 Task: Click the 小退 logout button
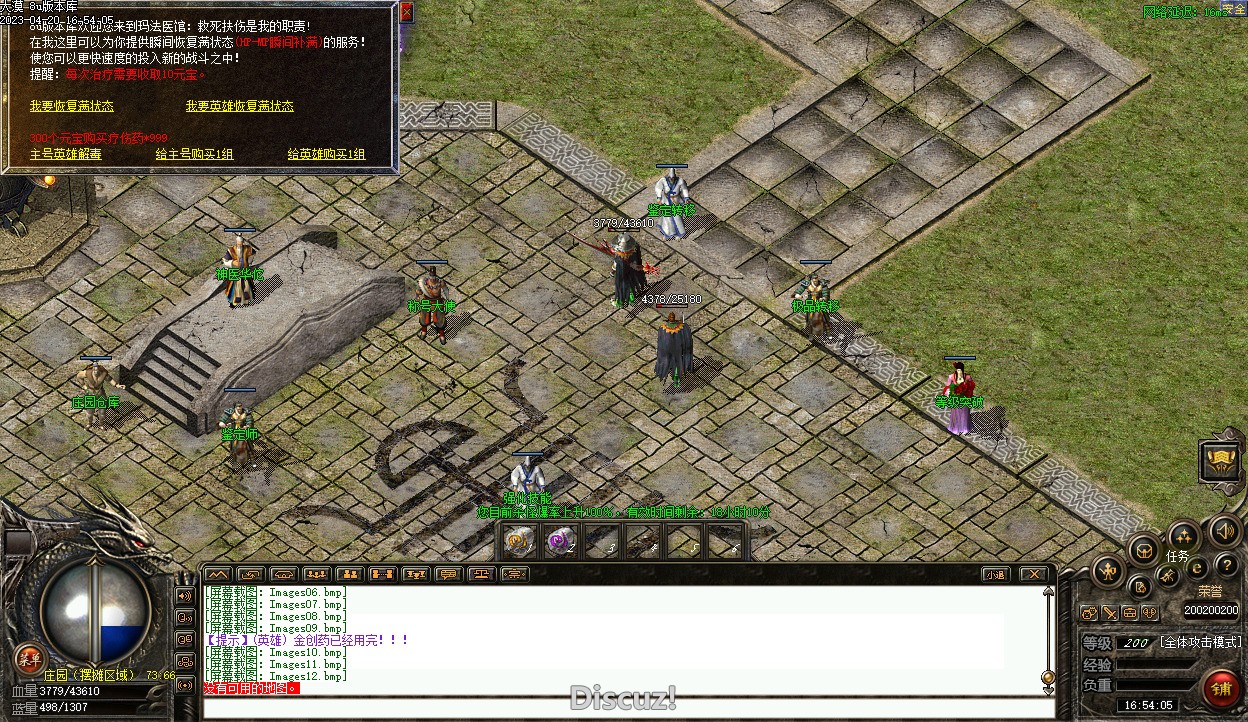point(994,574)
